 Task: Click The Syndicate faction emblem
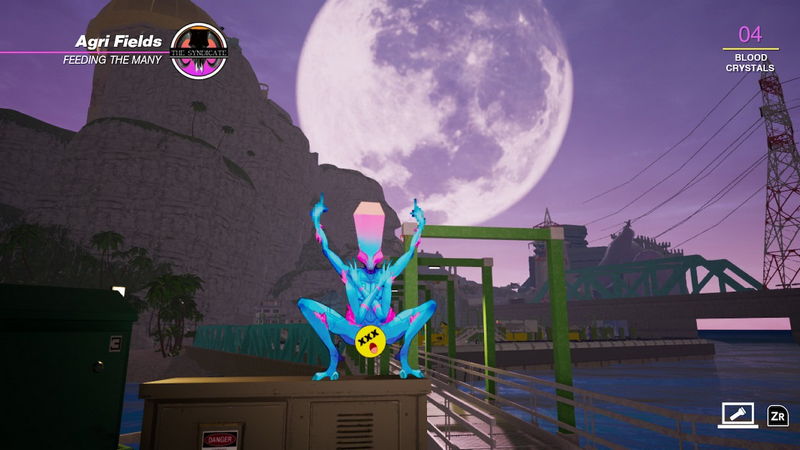pyautogui.click(x=198, y=50)
